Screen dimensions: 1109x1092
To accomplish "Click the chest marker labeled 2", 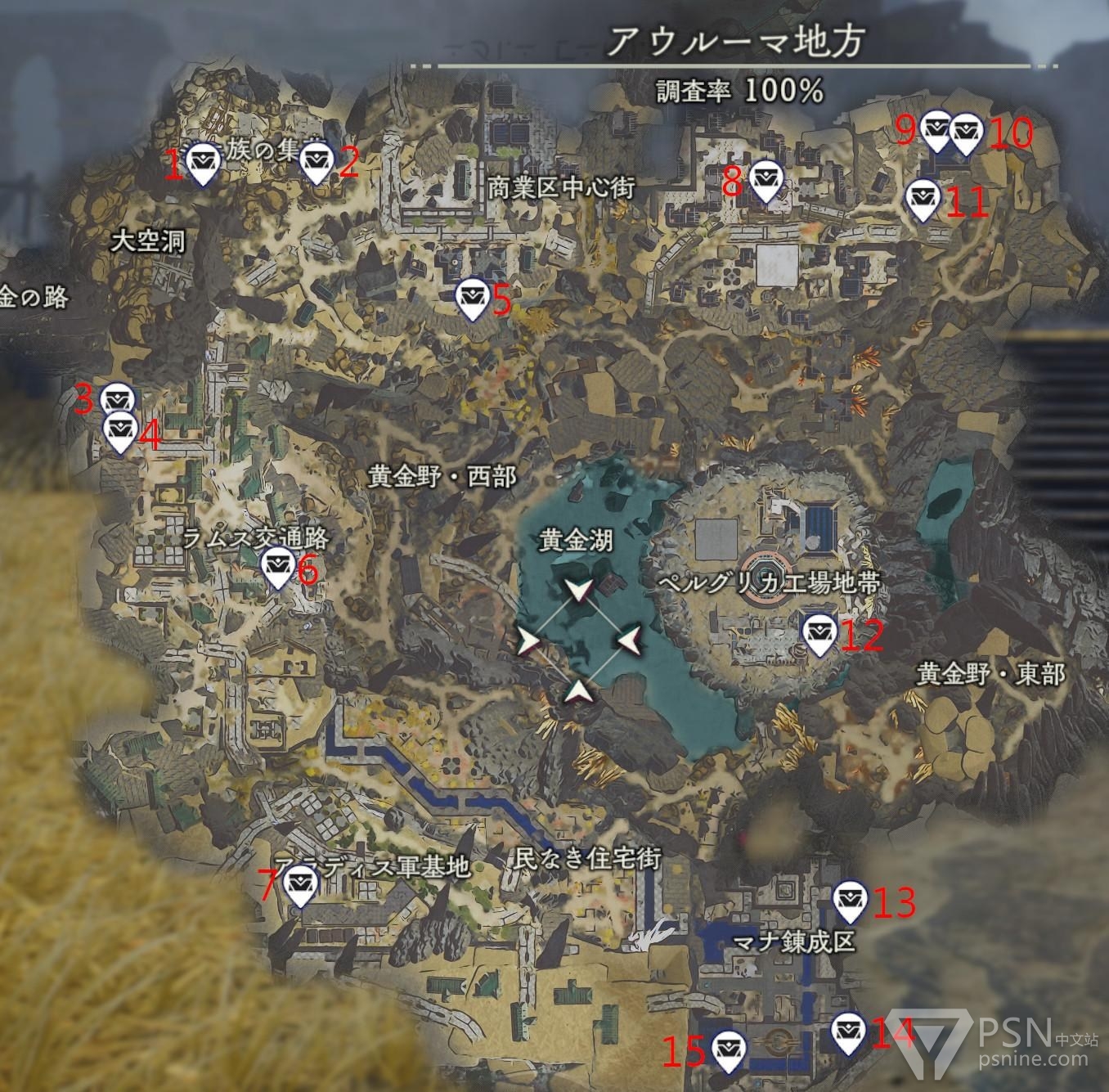I will click(x=316, y=162).
